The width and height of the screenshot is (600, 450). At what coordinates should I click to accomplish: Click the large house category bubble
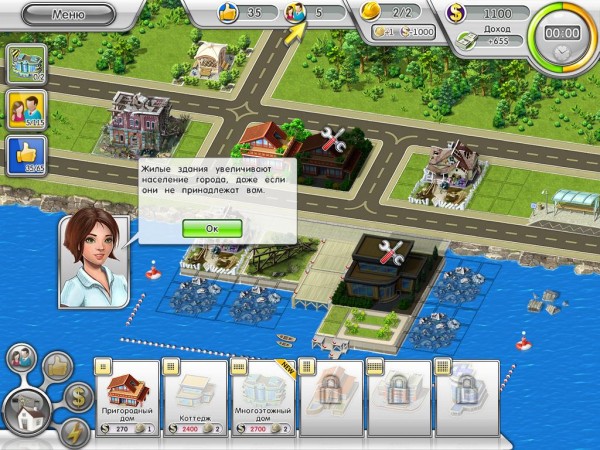(x=27, y=410)
